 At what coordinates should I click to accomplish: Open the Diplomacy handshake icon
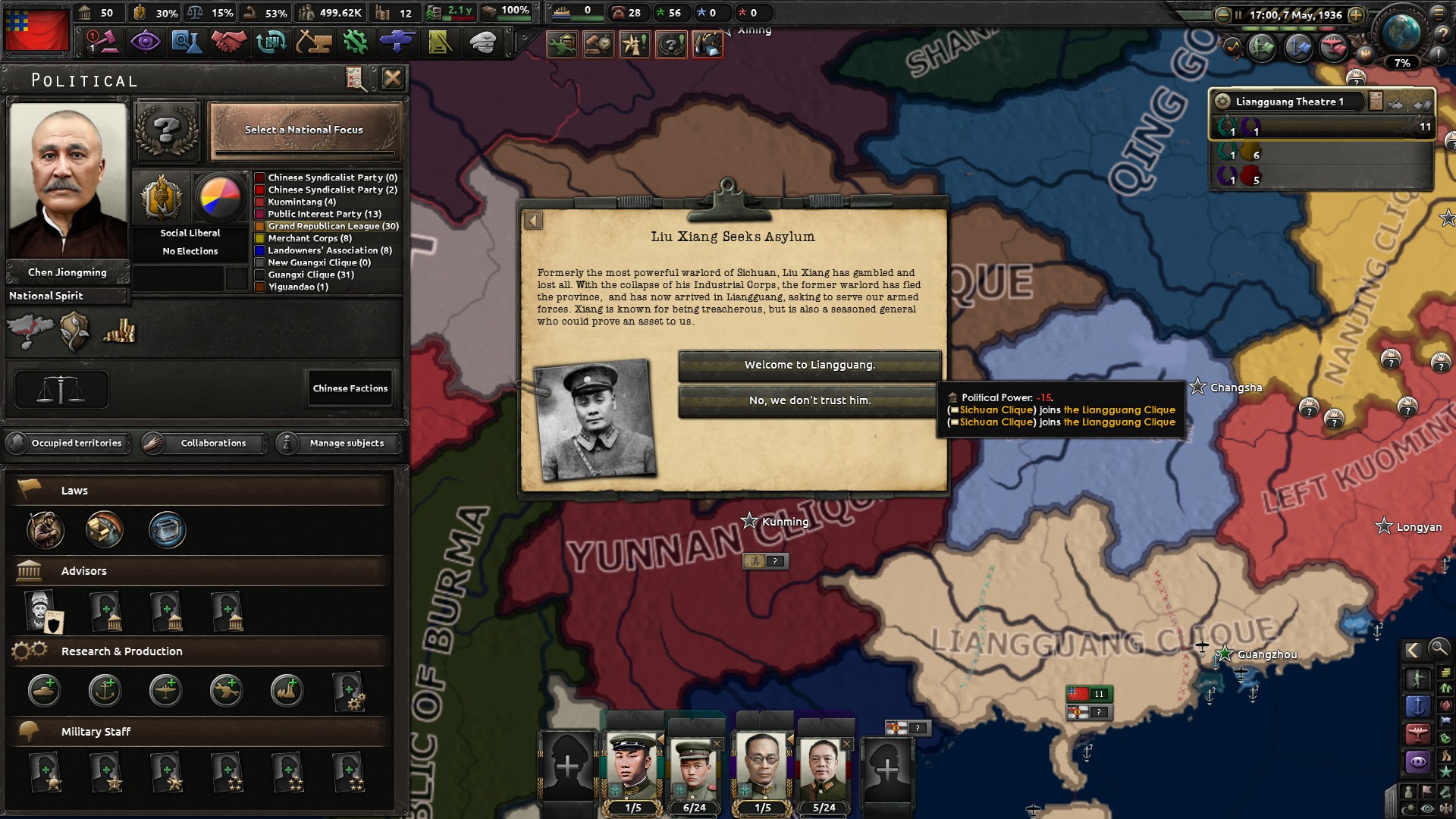(x=230, y=43)
